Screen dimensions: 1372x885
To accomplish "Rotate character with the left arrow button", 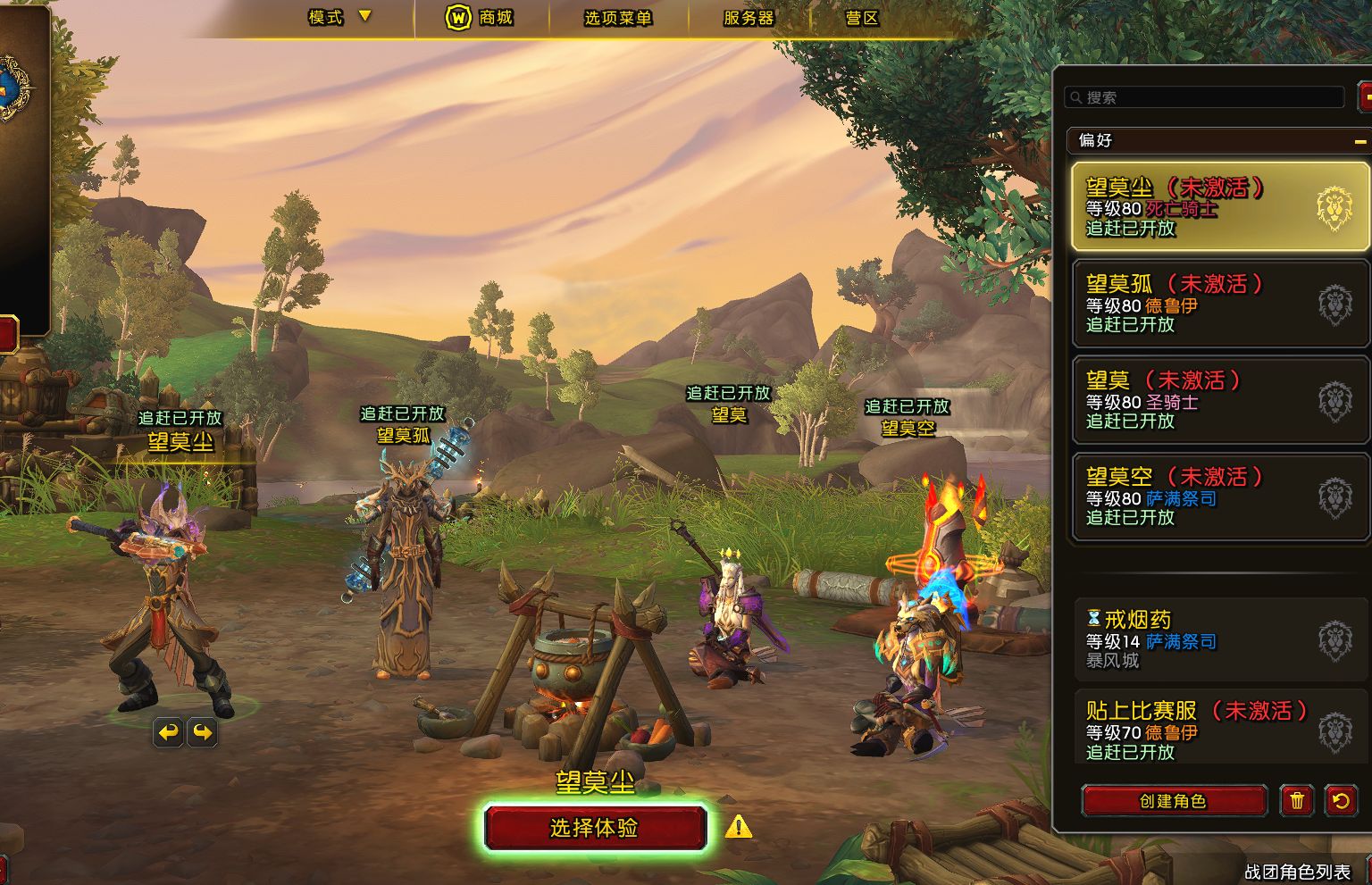I will pos(168,733).
